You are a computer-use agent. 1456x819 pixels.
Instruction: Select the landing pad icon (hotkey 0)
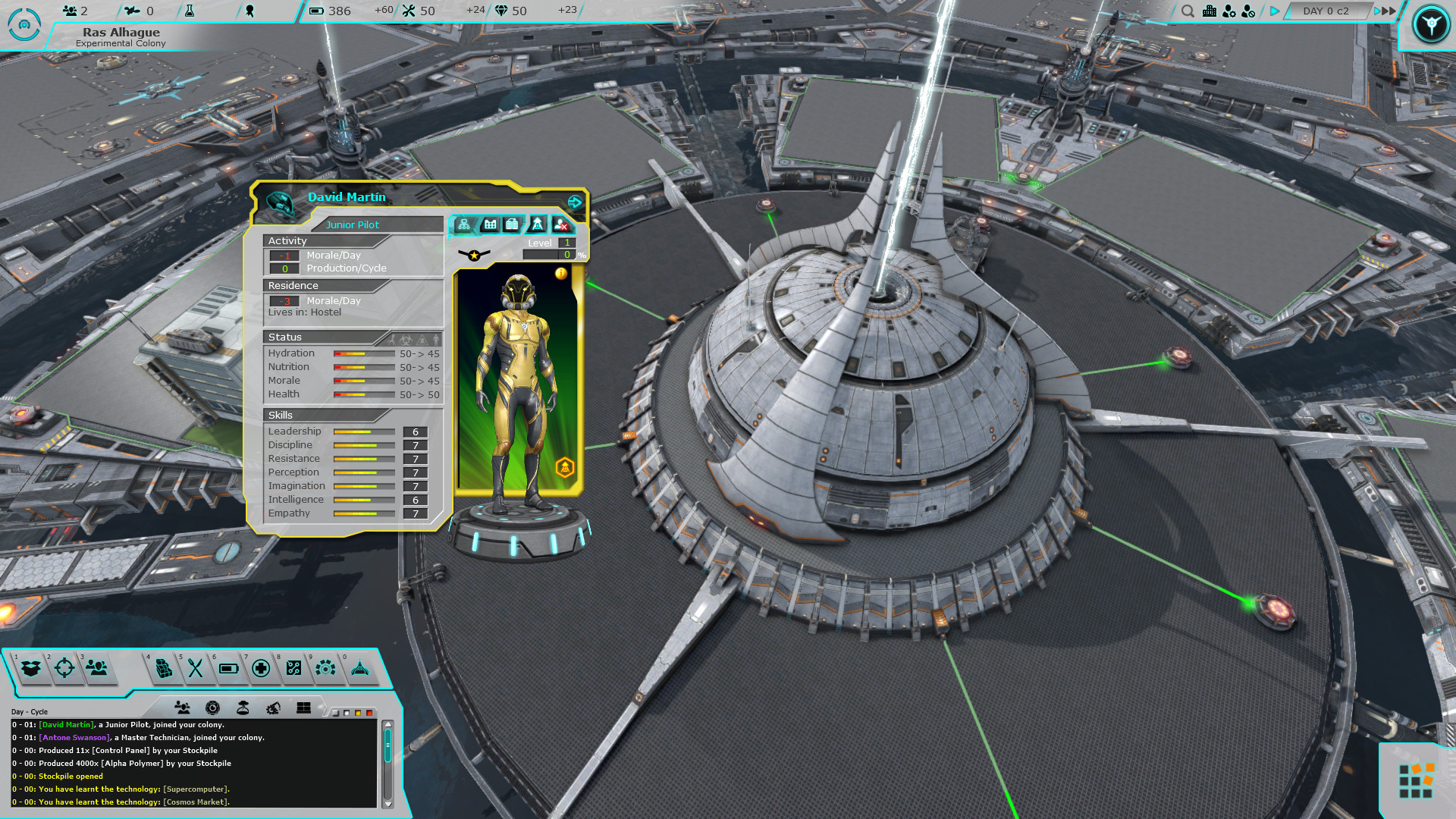[x=360, y=669]
